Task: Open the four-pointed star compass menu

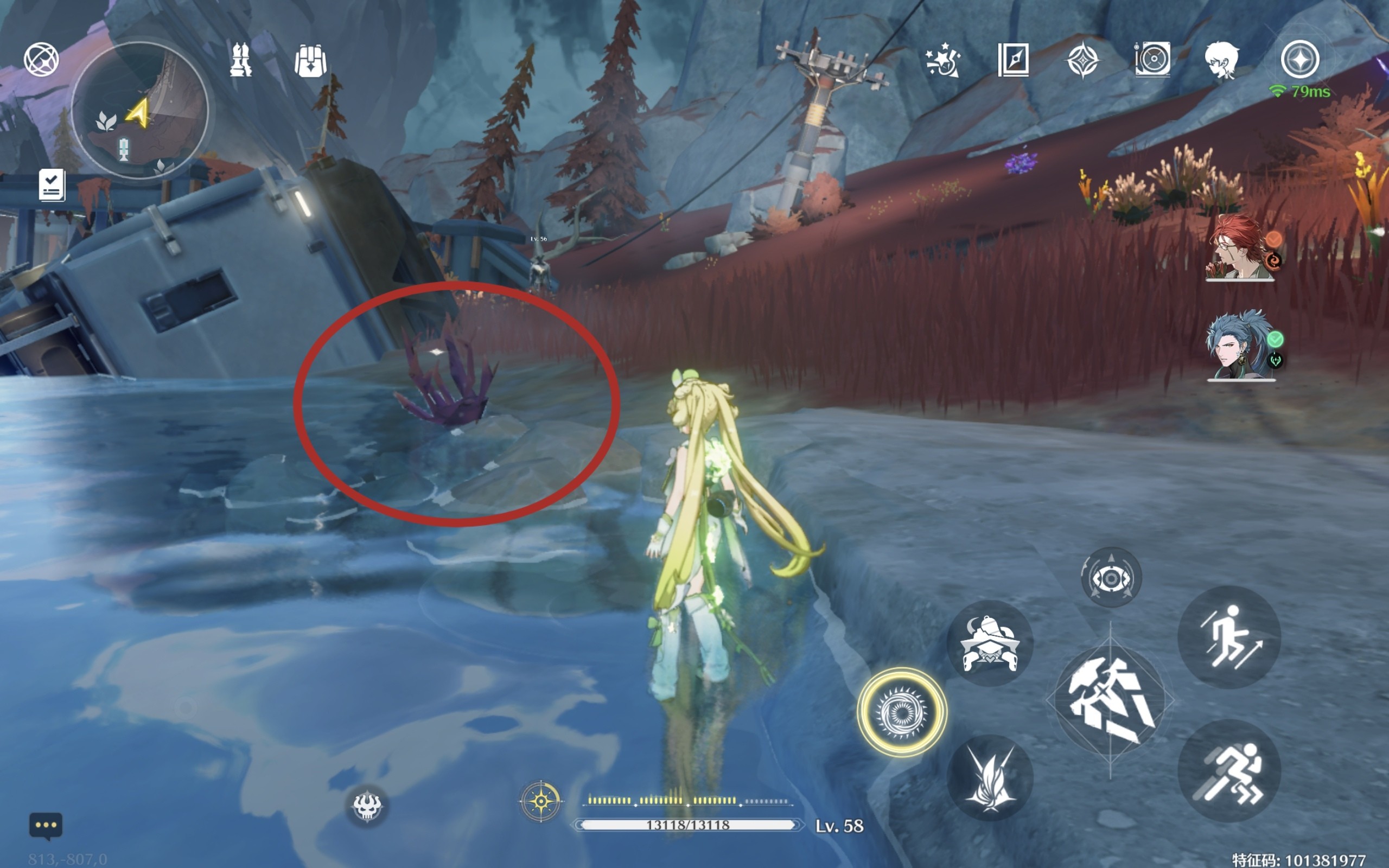Action: point(1082,60)
